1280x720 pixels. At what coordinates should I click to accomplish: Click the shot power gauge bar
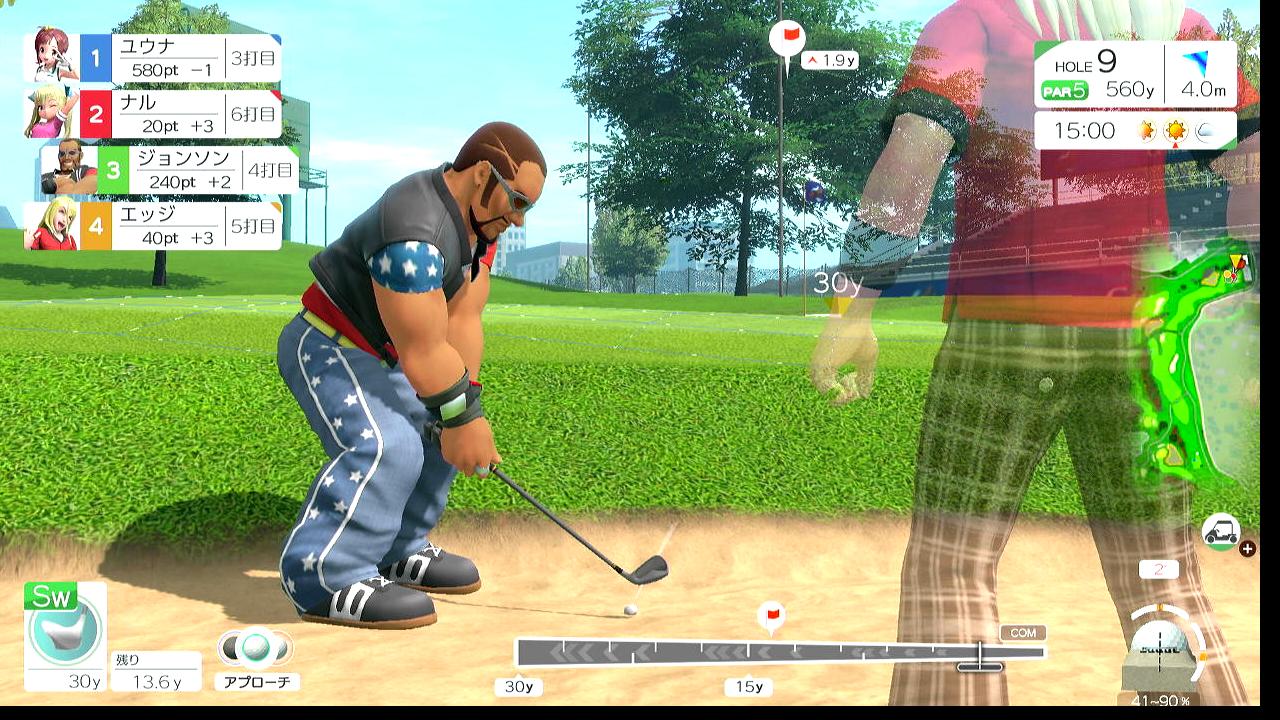779,653
